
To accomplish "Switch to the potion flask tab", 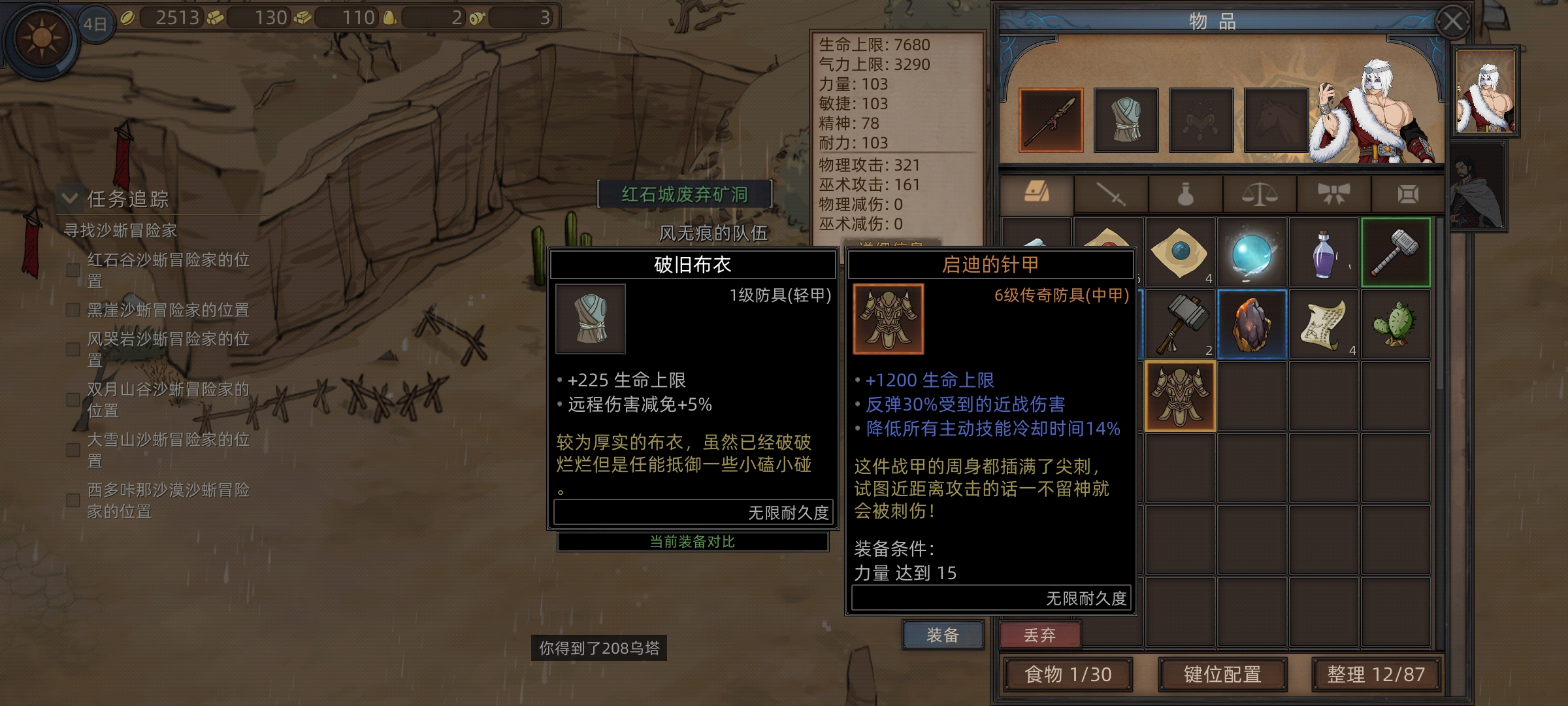I will click(x=1185, y=194).
